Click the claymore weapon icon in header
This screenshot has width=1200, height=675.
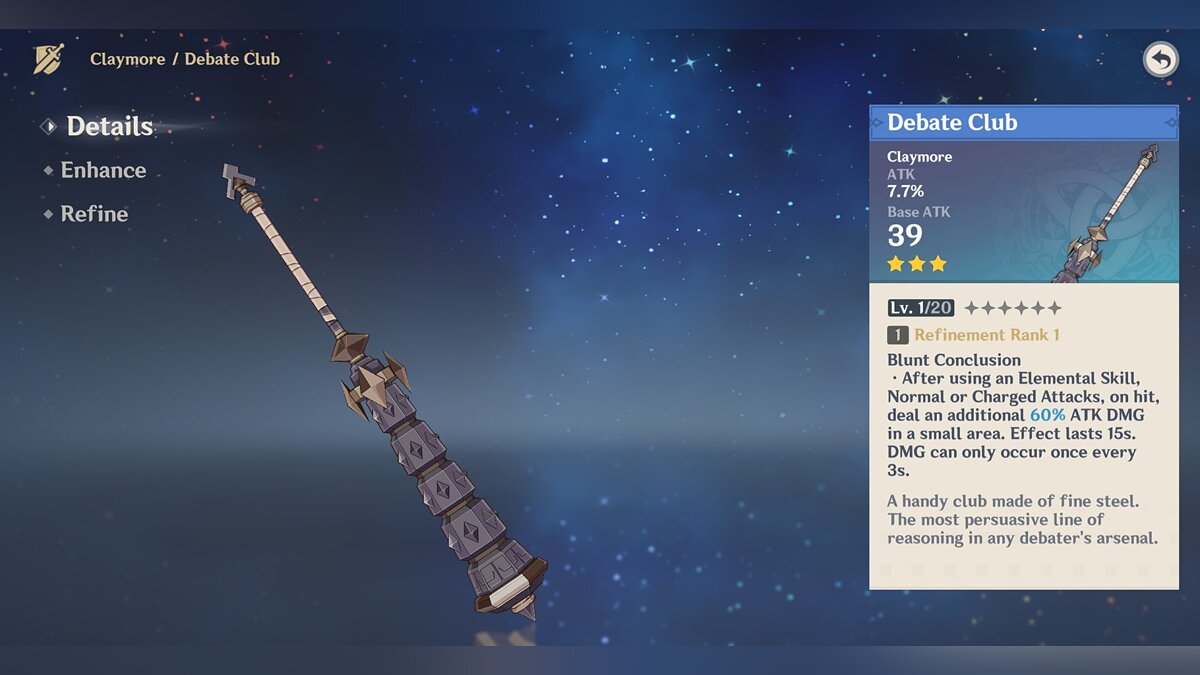coord(48,59)
